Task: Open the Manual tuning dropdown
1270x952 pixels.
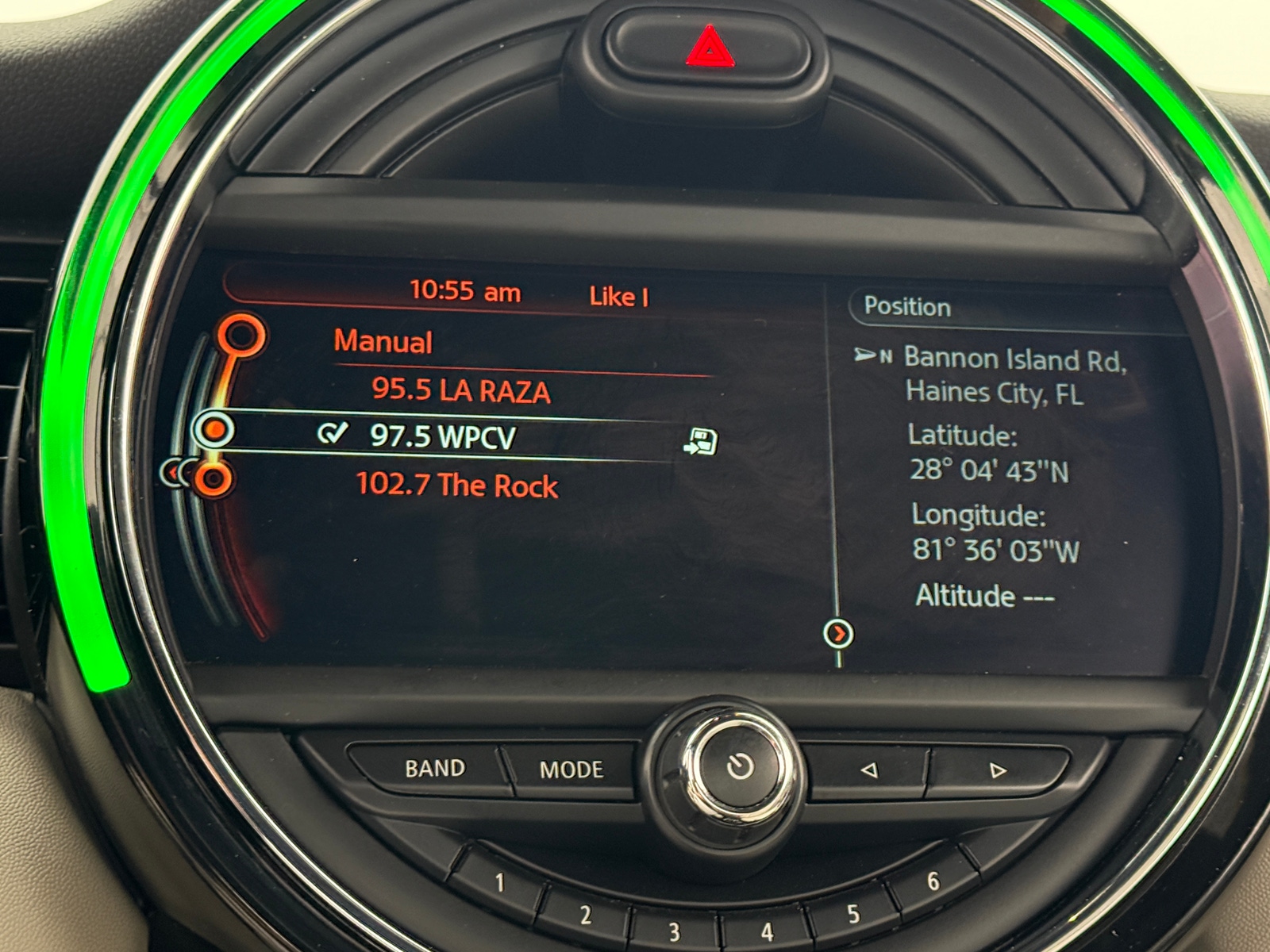Action: point(382,343)
